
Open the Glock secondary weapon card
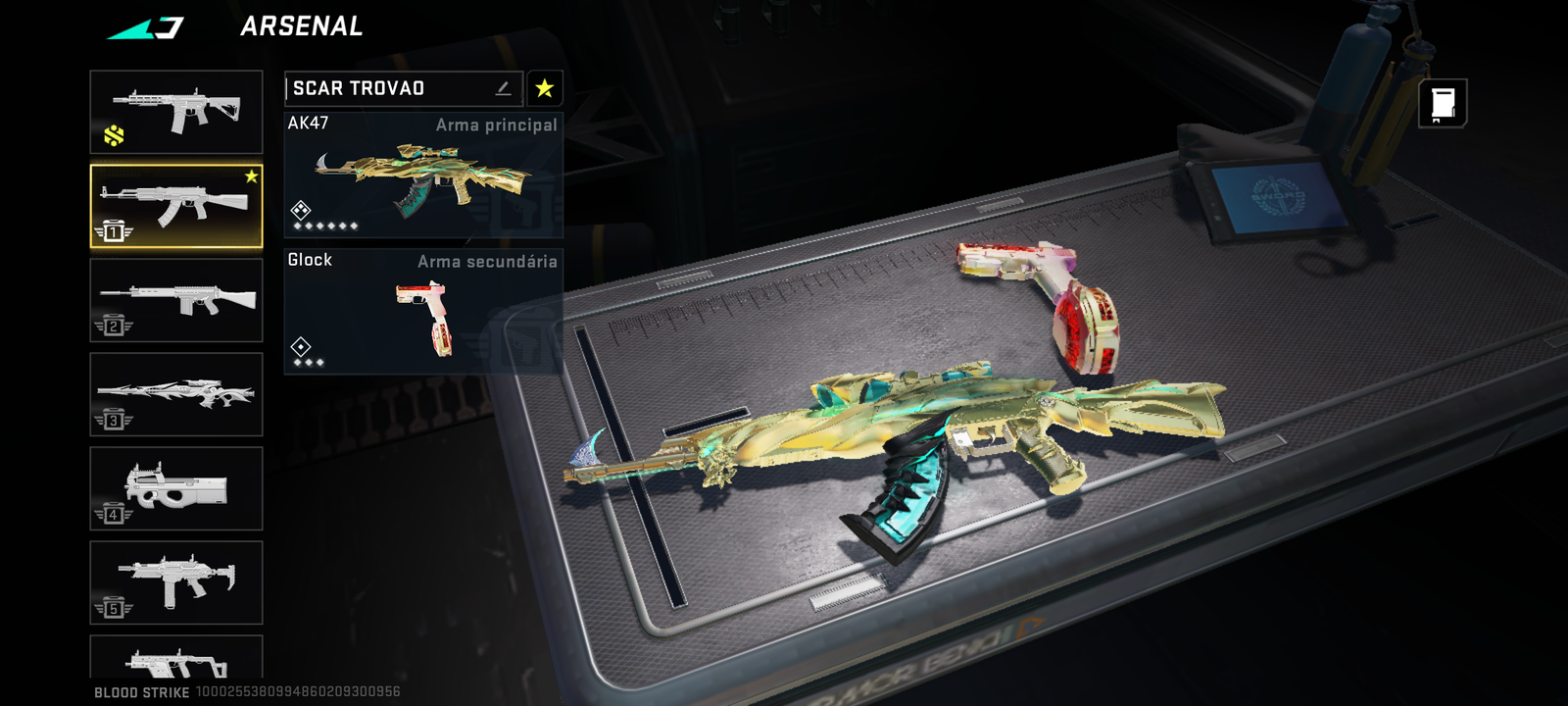pos(423,311)
